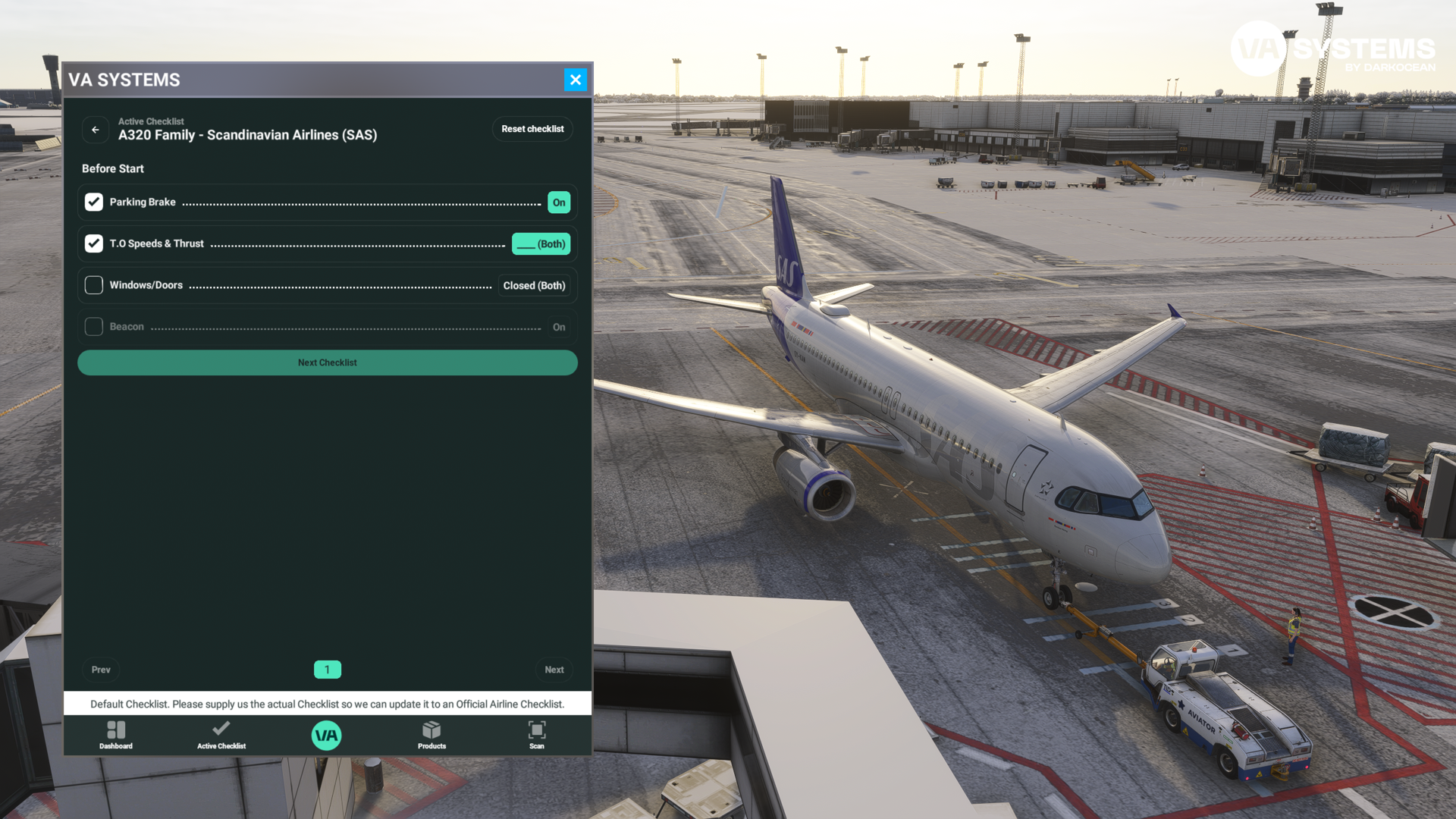The width and height of the screenshot is (1456, 819).
Task: Go to the Prev page
Action: pos(101,670)
